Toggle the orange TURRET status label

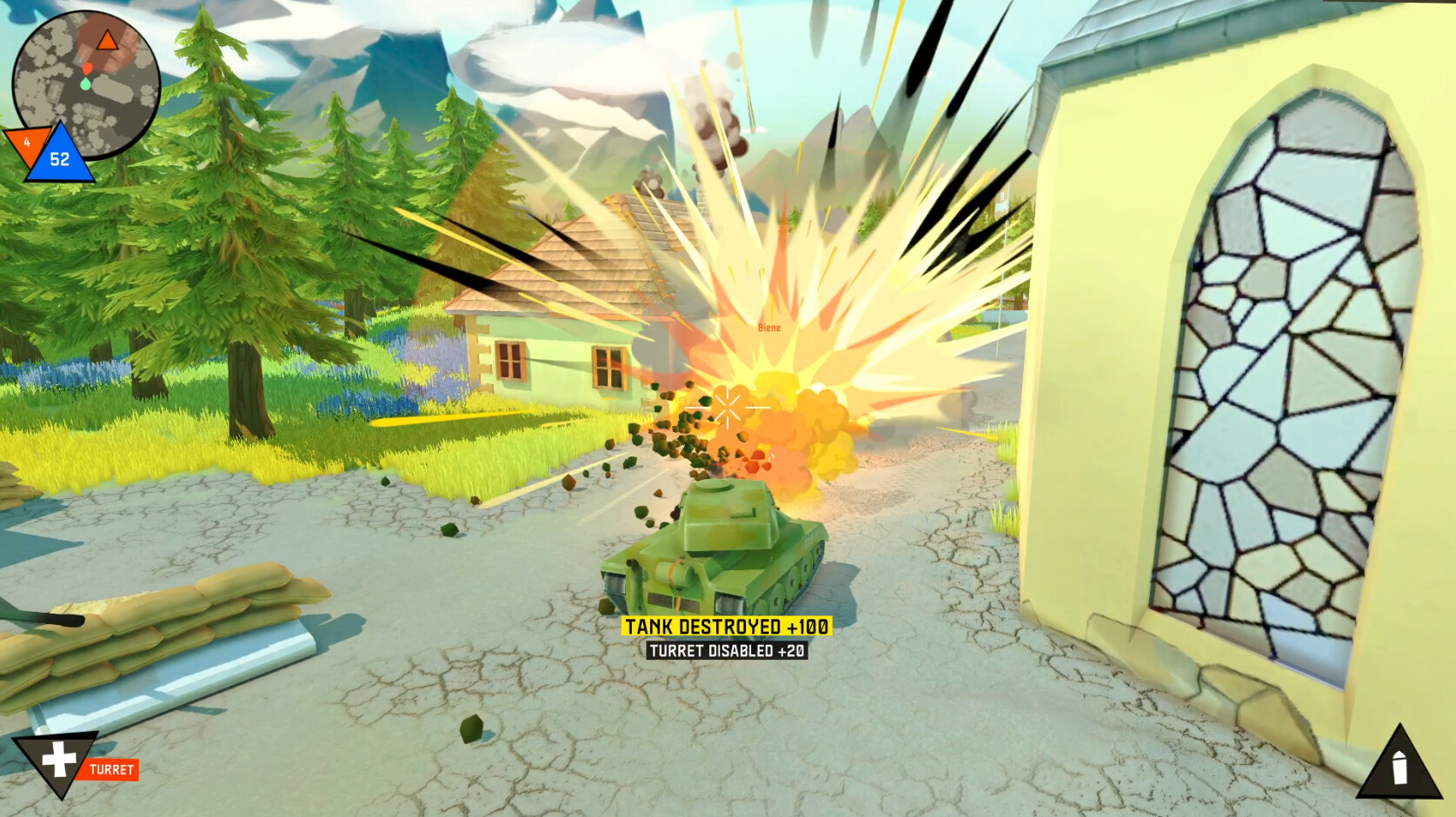[113, 768]
